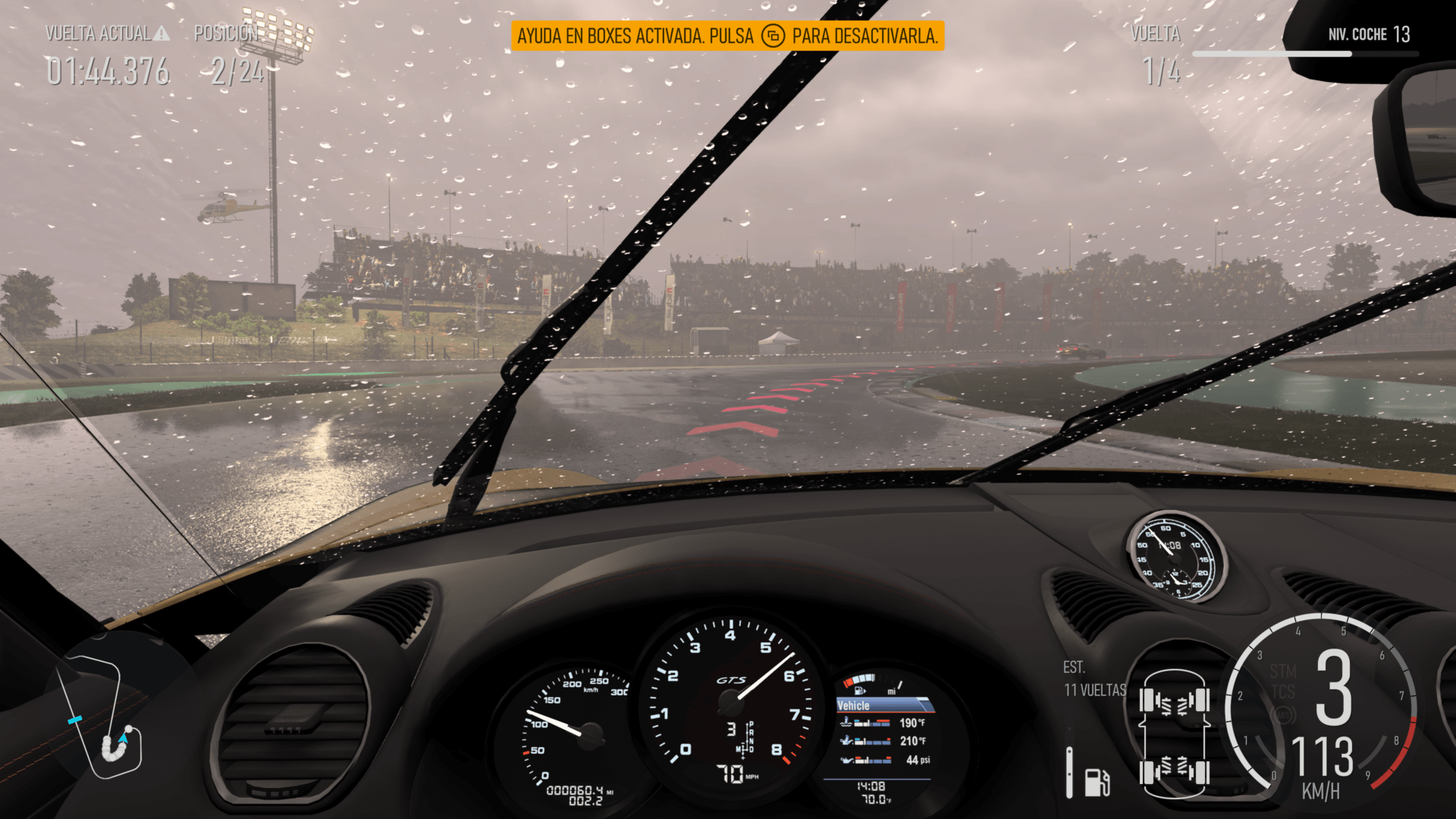1456x819 pixels.
Task: Toggle the TCS traction control indicator
Action: 1284,692
